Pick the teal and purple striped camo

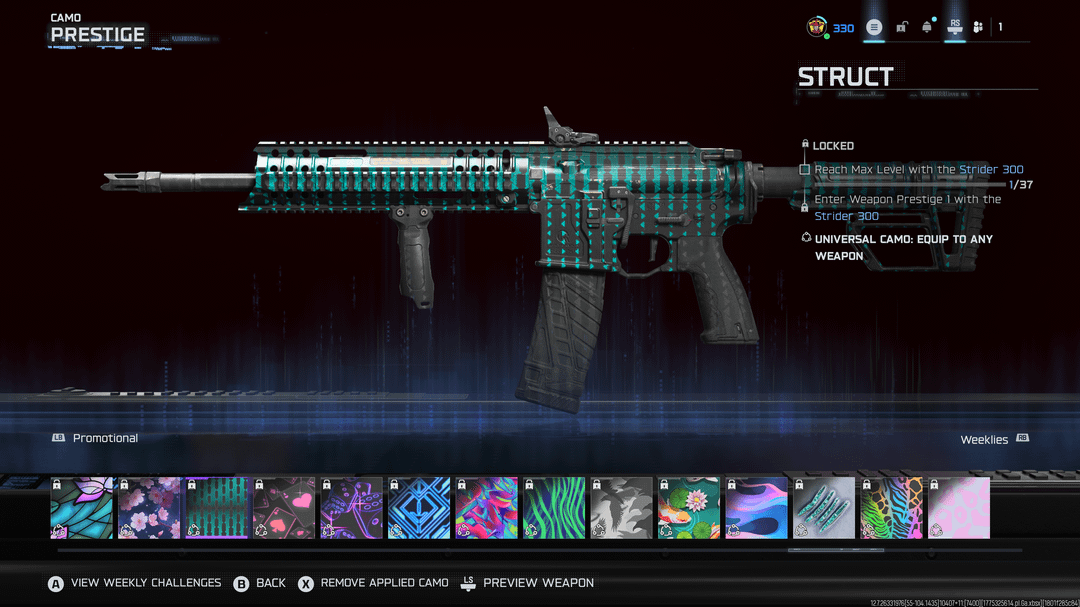click(x=217, y=508)
